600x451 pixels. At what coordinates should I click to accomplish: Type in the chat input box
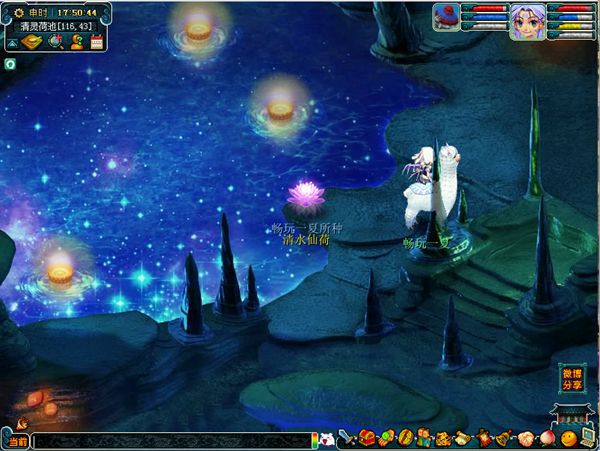pyautogui.click(x=170, y=440)
